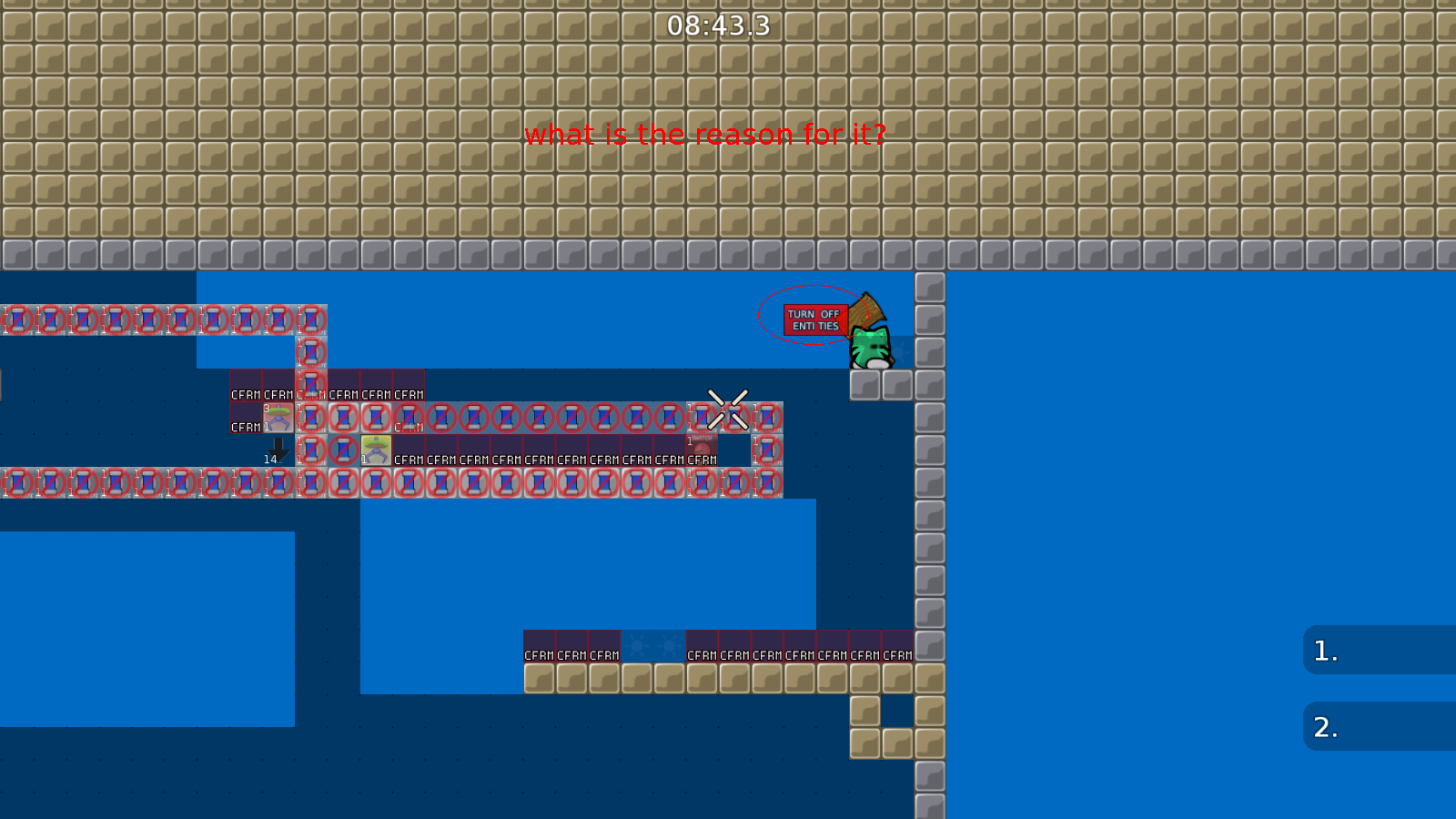Click the timer showing 08:43.3
The width and height of the screenshot is (1456, 819).
(x=717, y=27)
